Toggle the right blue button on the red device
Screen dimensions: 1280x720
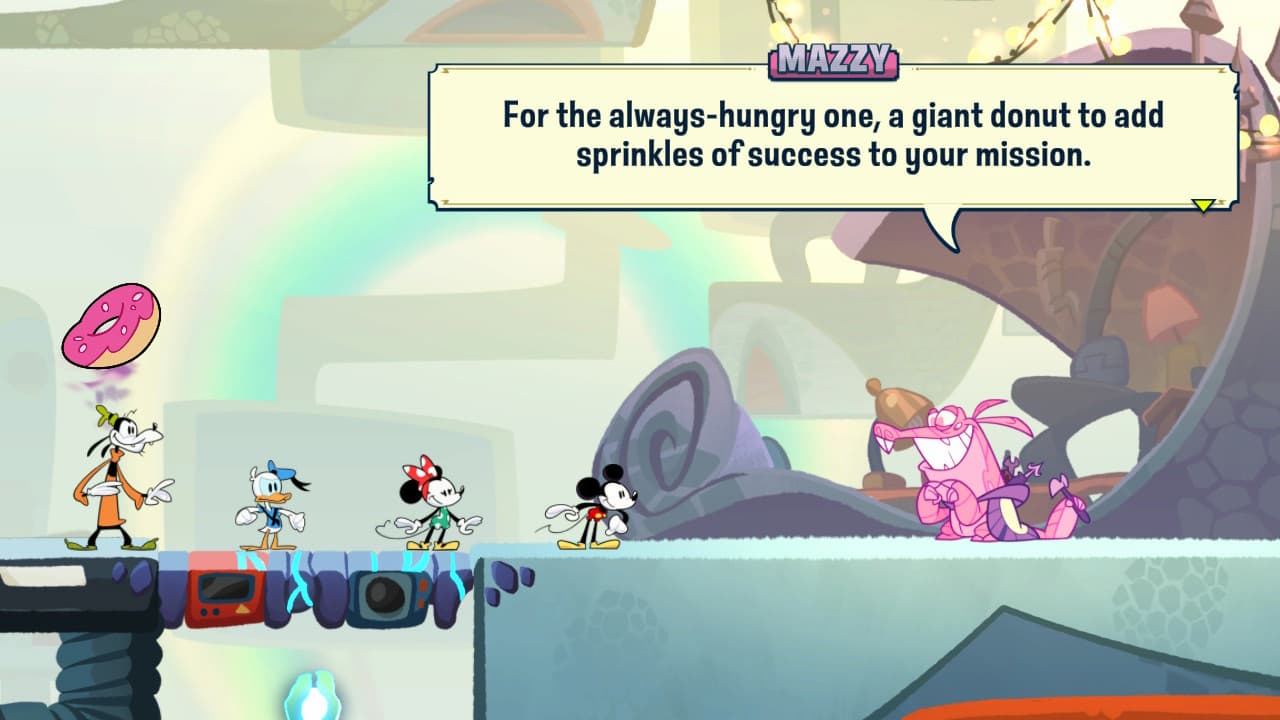pyautogui.click(x=215, y=612)
